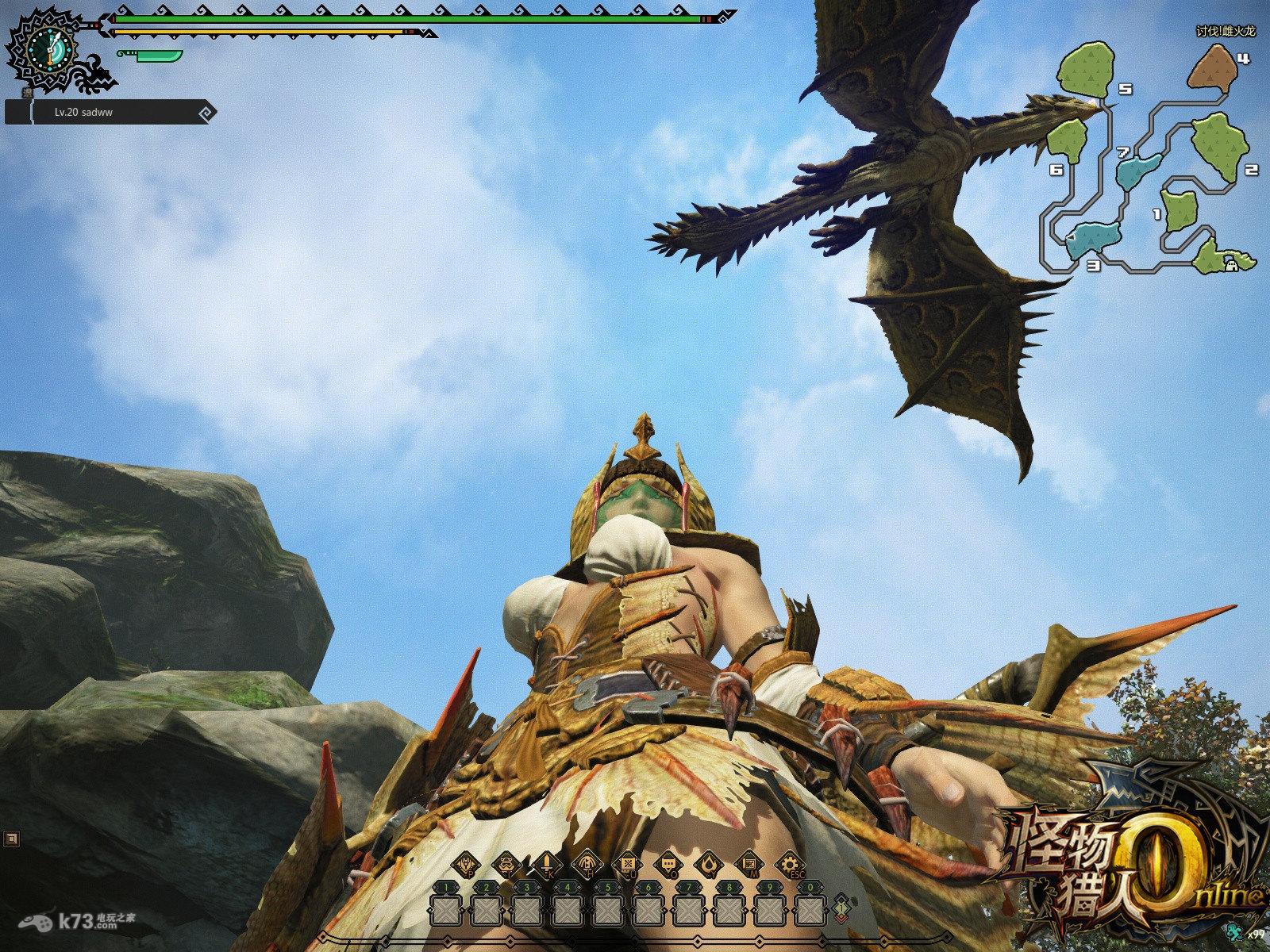Toggle the hotbar page switcher arrows
1270x952 pixels.
[841, 905]
